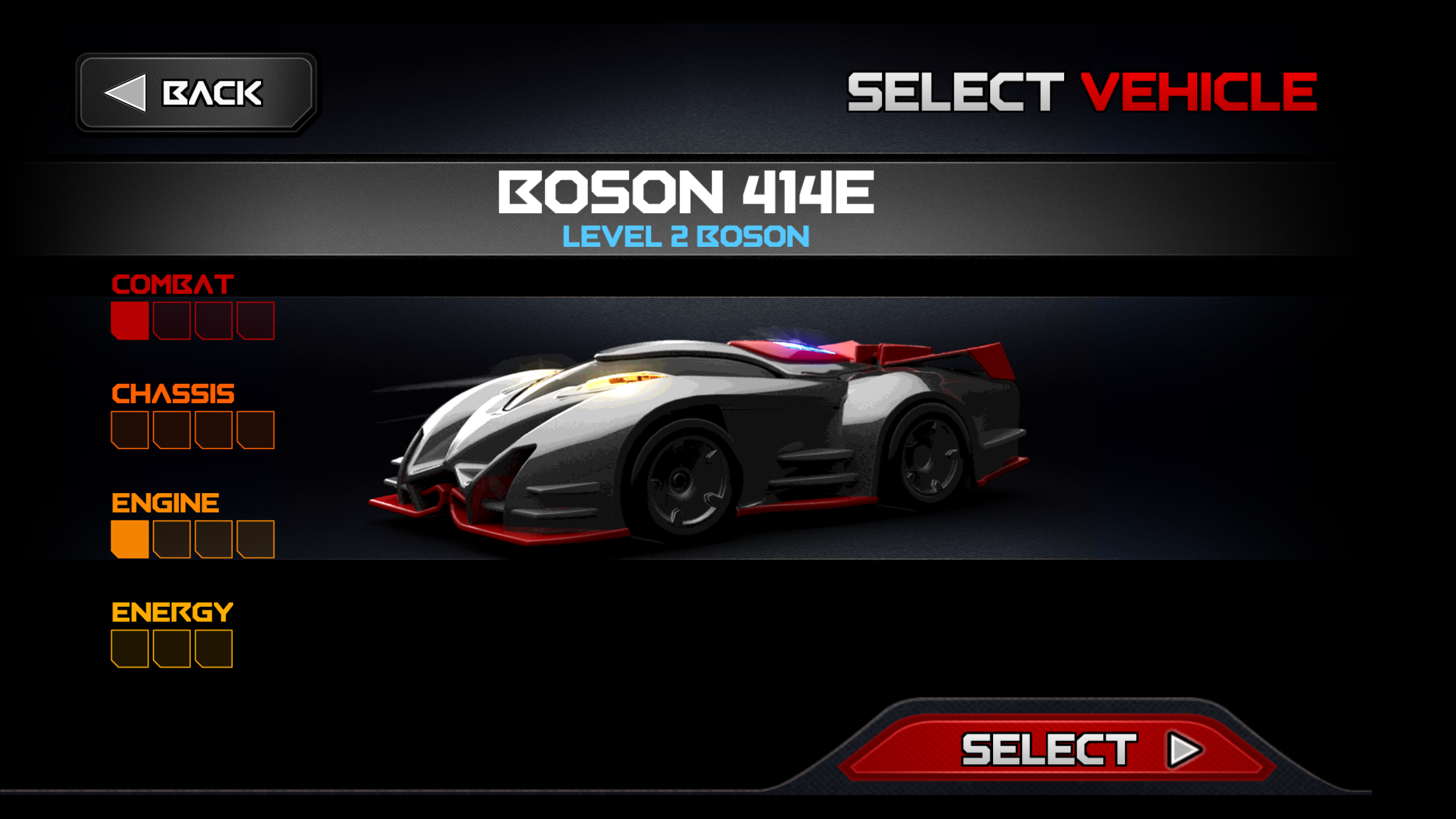Click the last Combat stat segment
The image size is (1456, 819).
[x=256, y=321]
